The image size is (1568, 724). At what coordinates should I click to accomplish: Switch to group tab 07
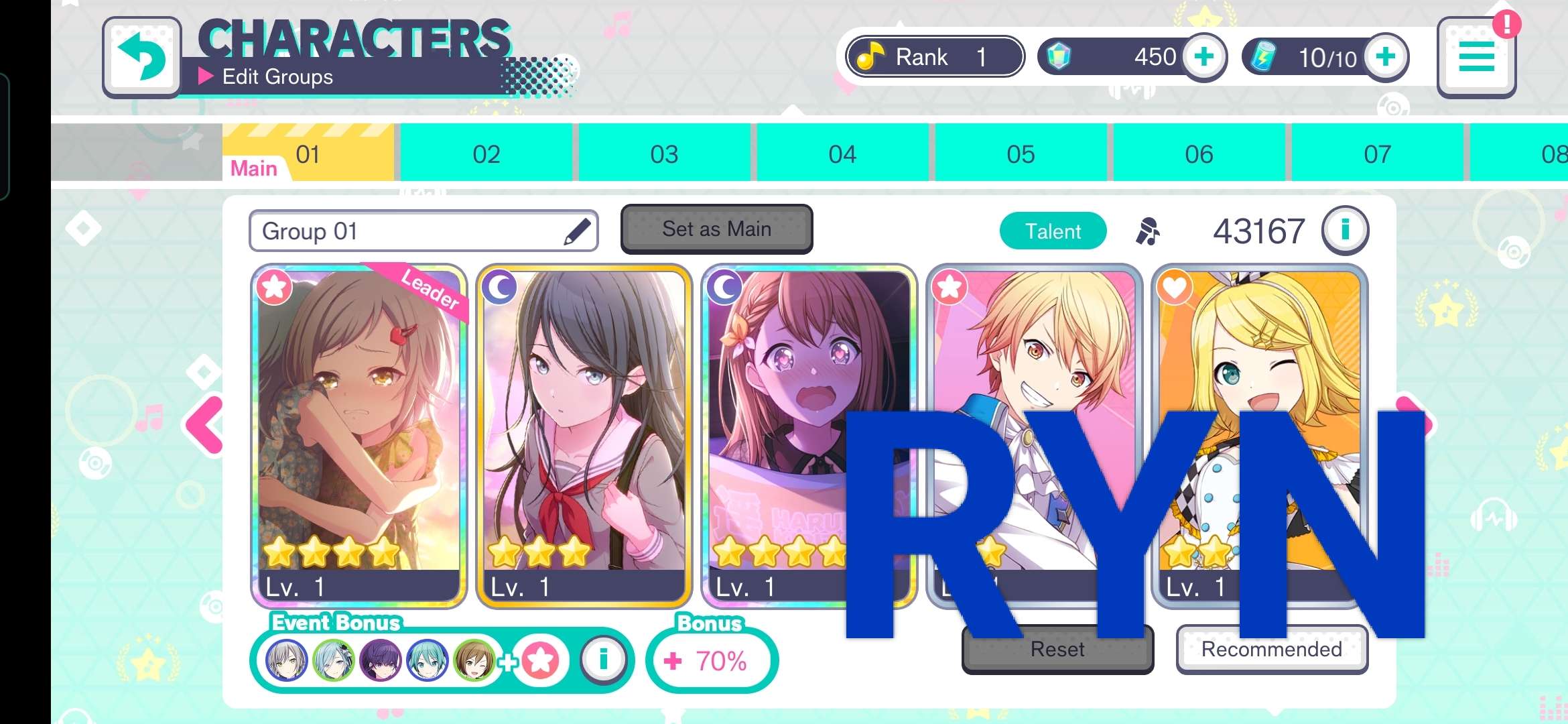1377,154
